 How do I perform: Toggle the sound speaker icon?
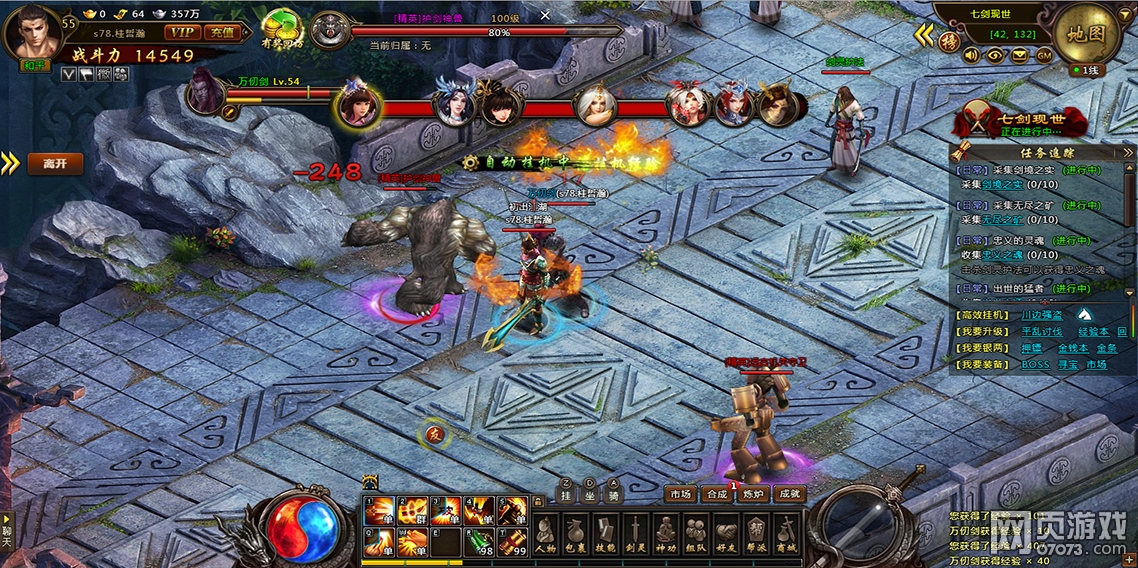[x=970, y=55]
